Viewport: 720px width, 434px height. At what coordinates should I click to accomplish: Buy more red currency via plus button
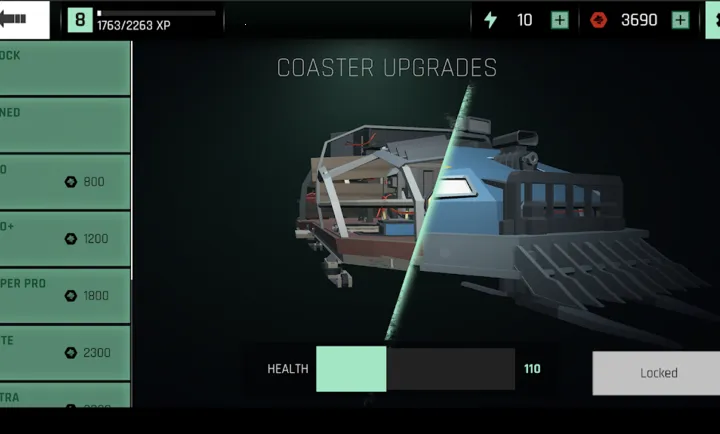[680, 20]
